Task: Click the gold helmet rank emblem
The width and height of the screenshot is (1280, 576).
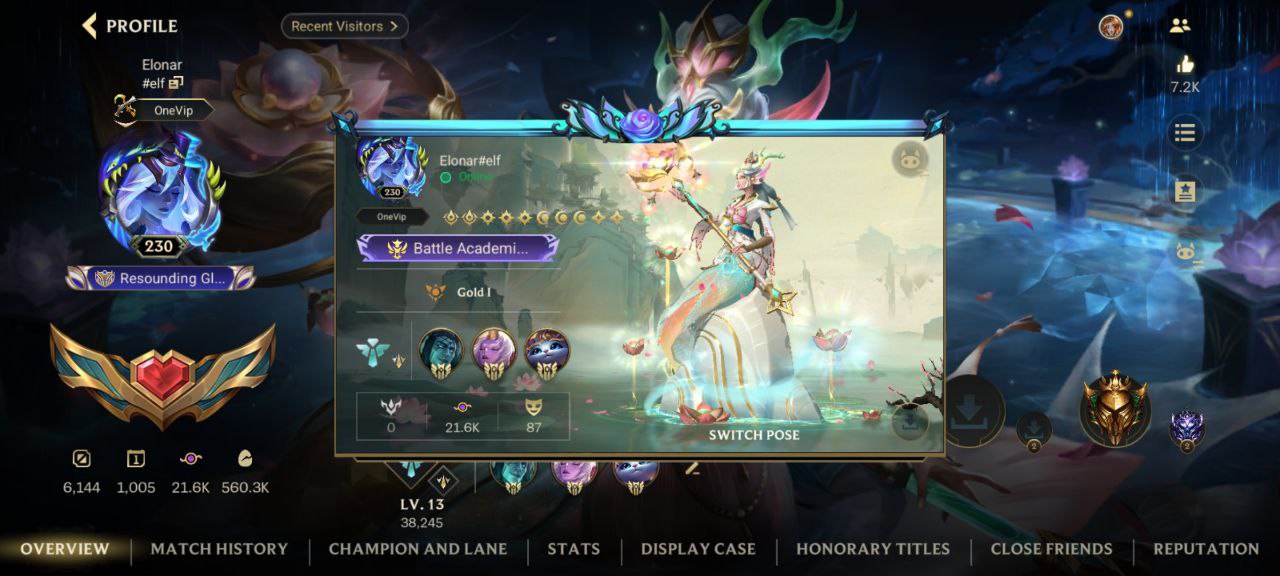Action: [x=1114, y=407]
